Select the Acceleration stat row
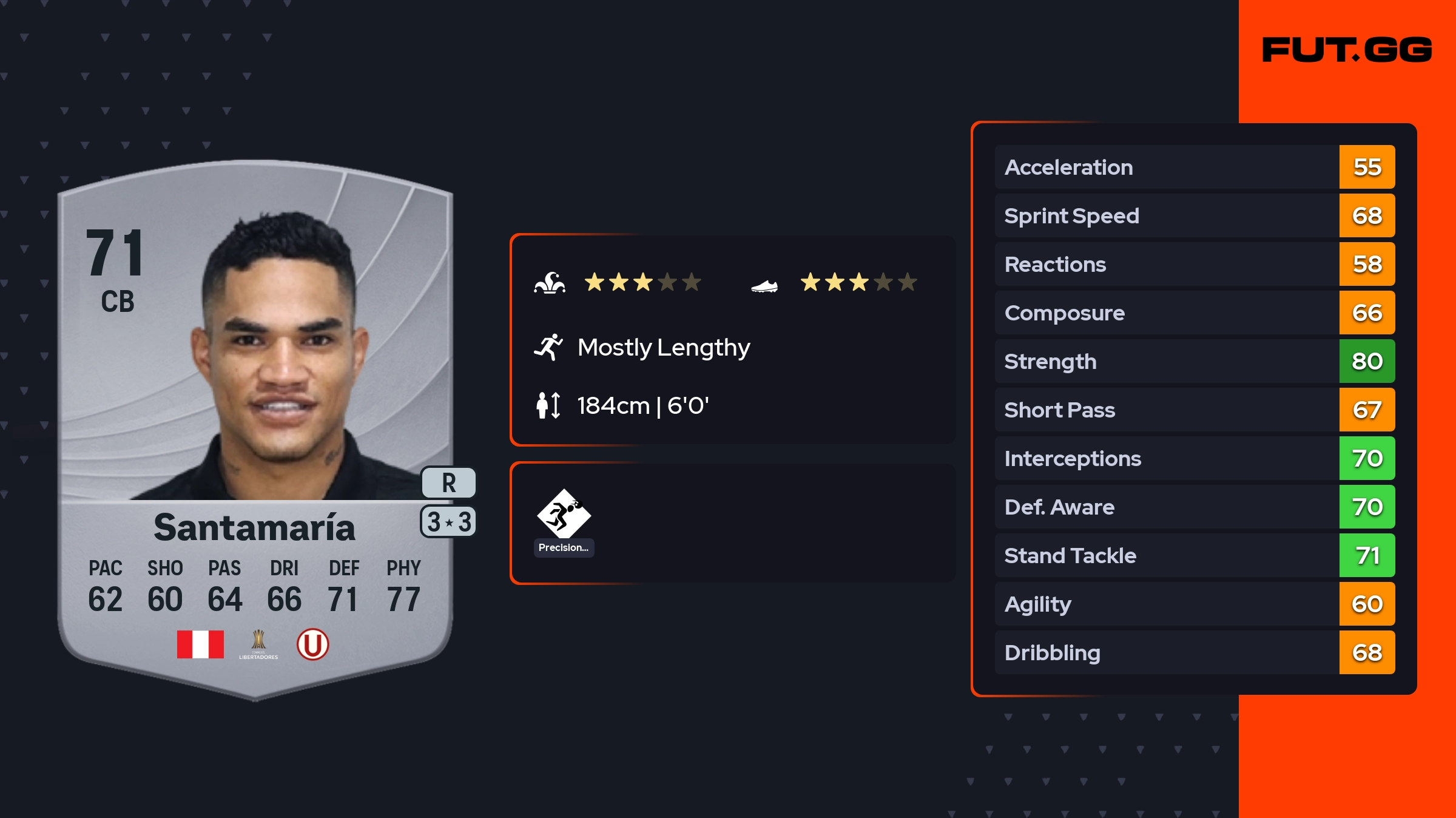This screenshot has width=1456, height=818. pos(1194,167)
